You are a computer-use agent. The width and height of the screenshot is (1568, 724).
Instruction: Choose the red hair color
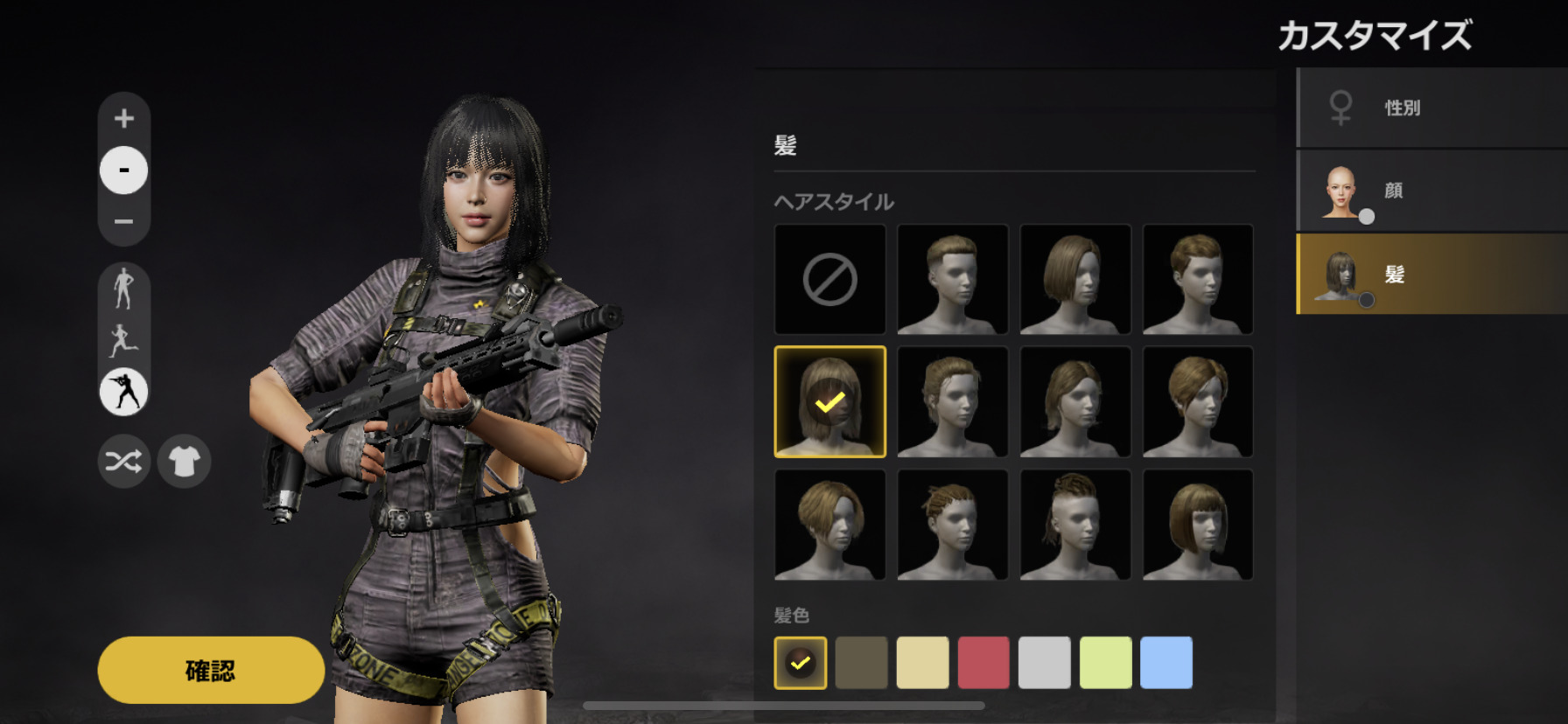pyautogui.click(x=983, y=663)
